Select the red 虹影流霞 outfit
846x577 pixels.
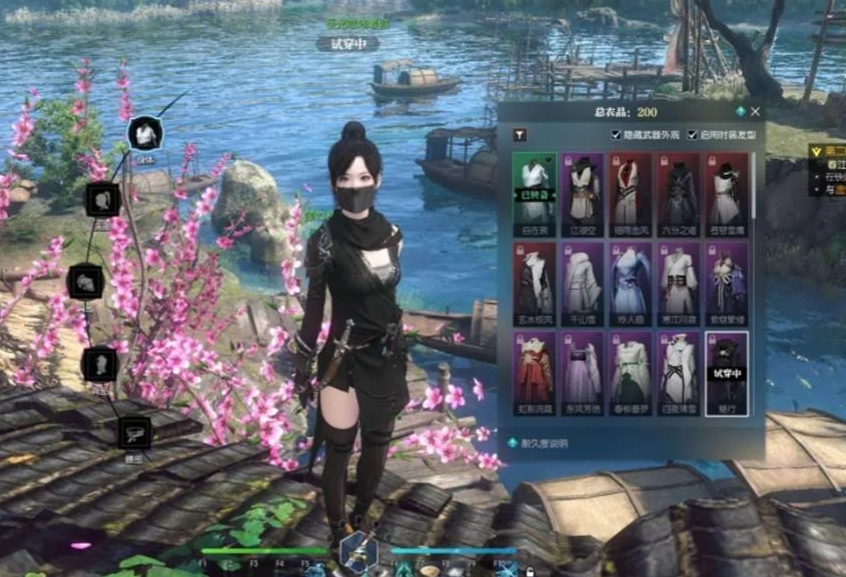coord(534,370)
